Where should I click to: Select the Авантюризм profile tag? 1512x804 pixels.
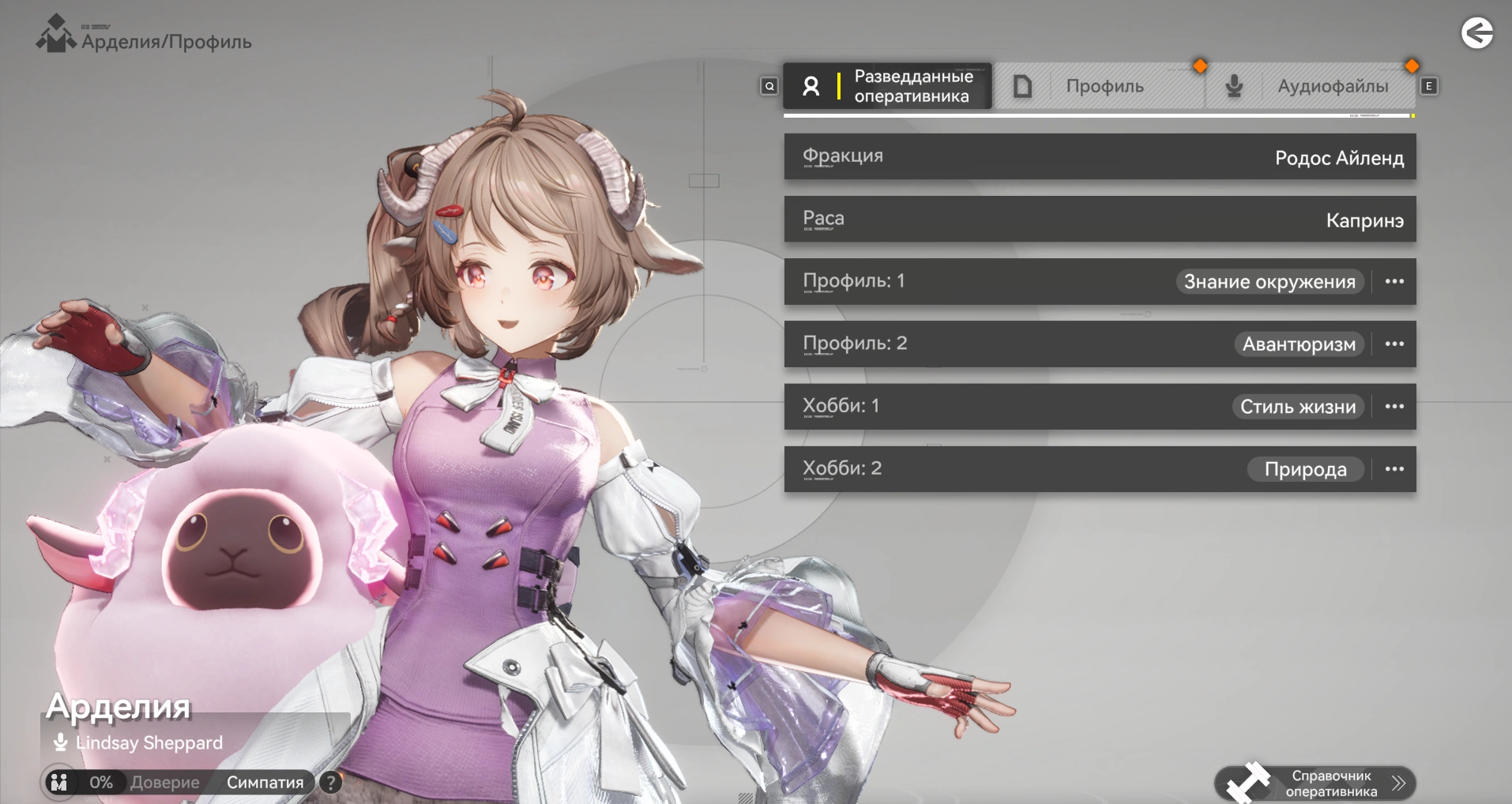[1299, 344]
